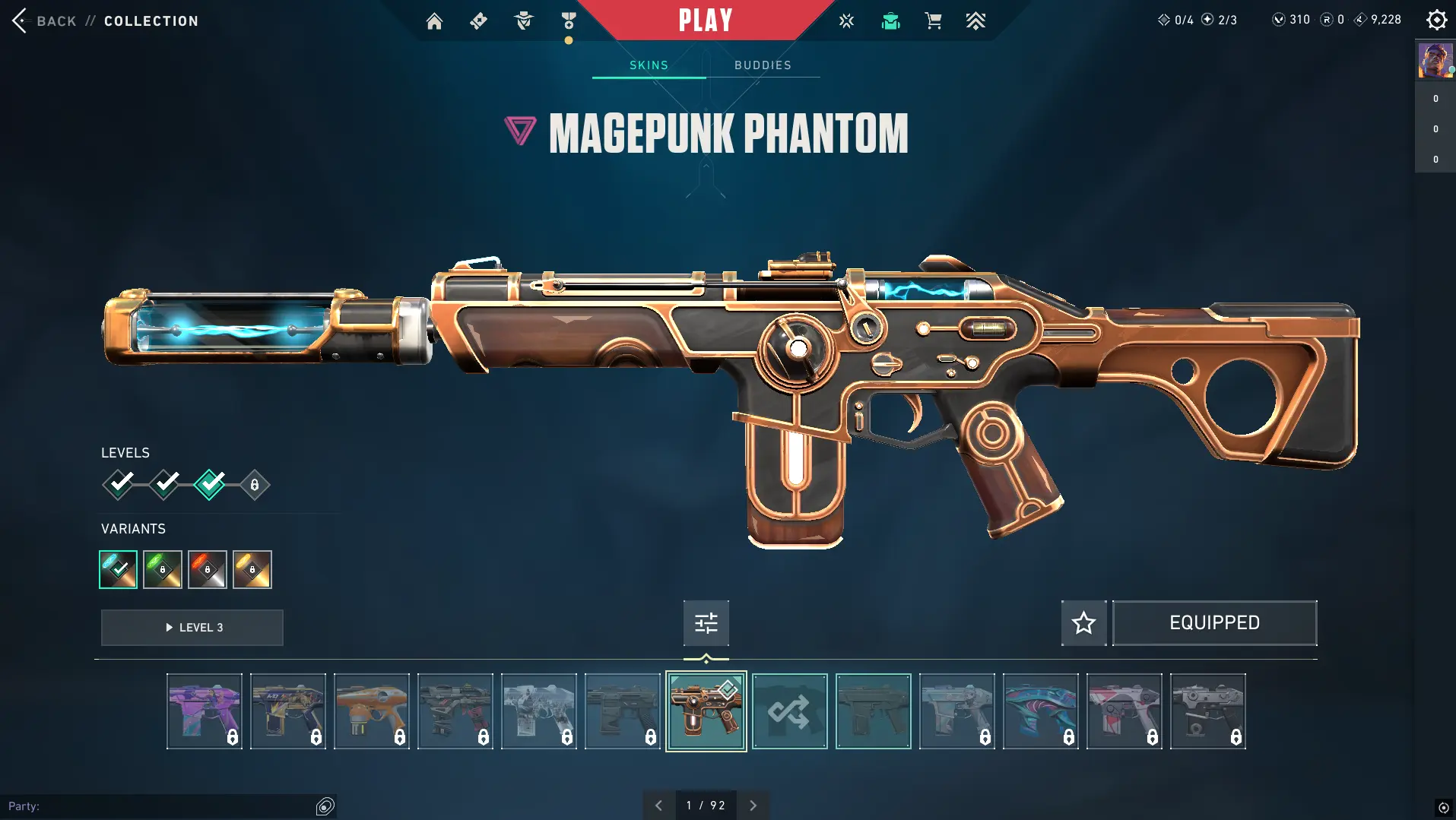Choose the yellow locked variant swatch
1456x820 pixels.
252,569
